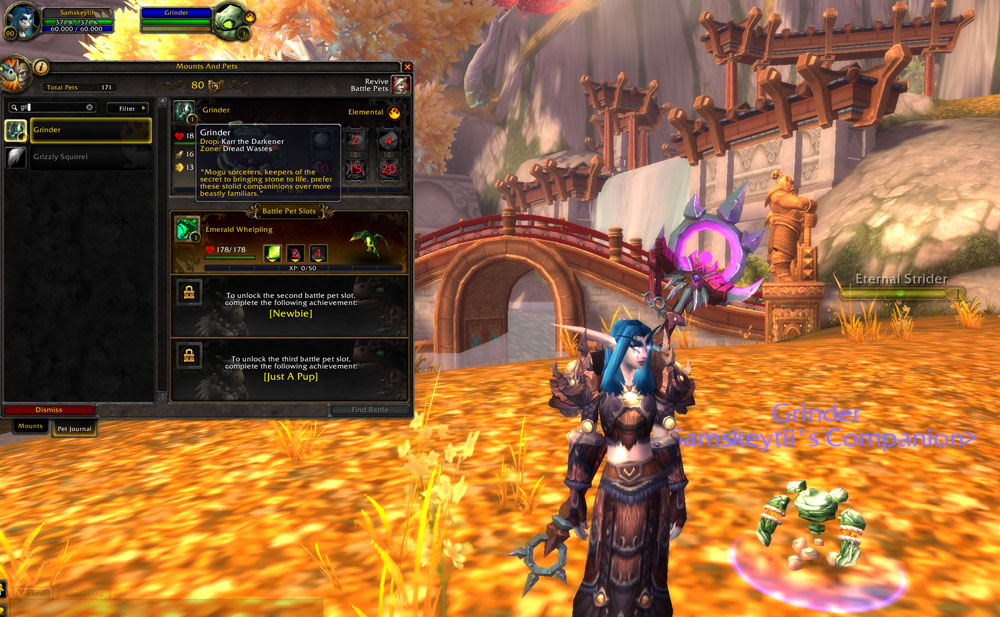1000x617 pixels.
Task: Click the Emerald Whelpling's green first ability
Action: [272, 254]
